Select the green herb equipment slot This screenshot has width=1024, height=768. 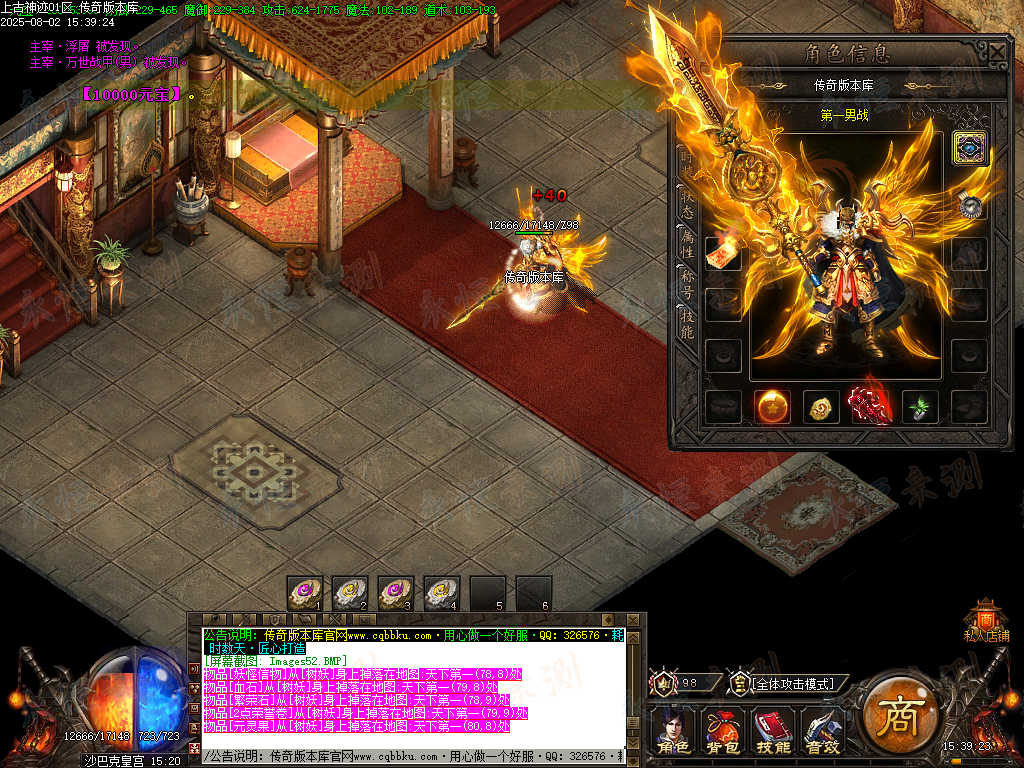point(919,406)
